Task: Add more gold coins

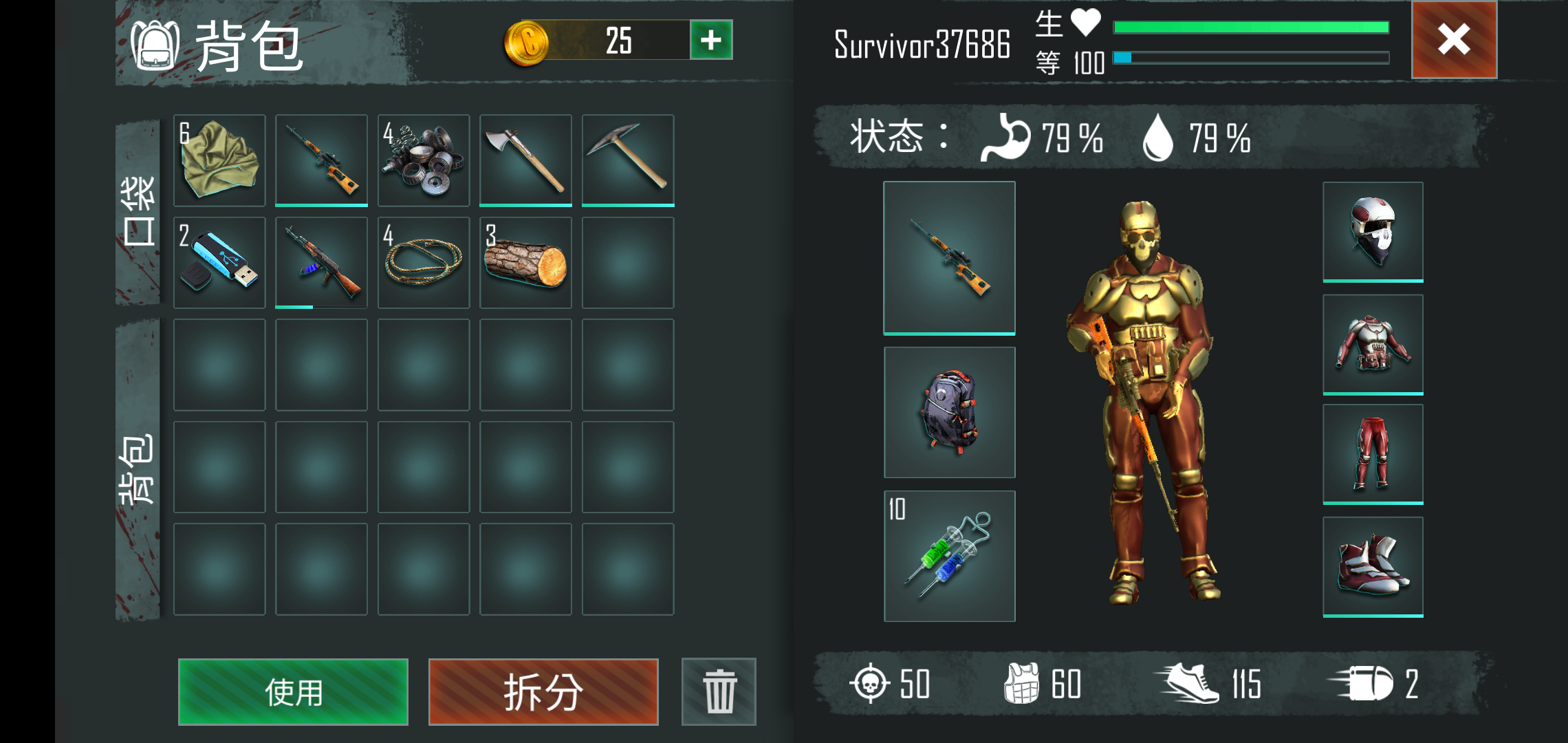Action: 711,40
